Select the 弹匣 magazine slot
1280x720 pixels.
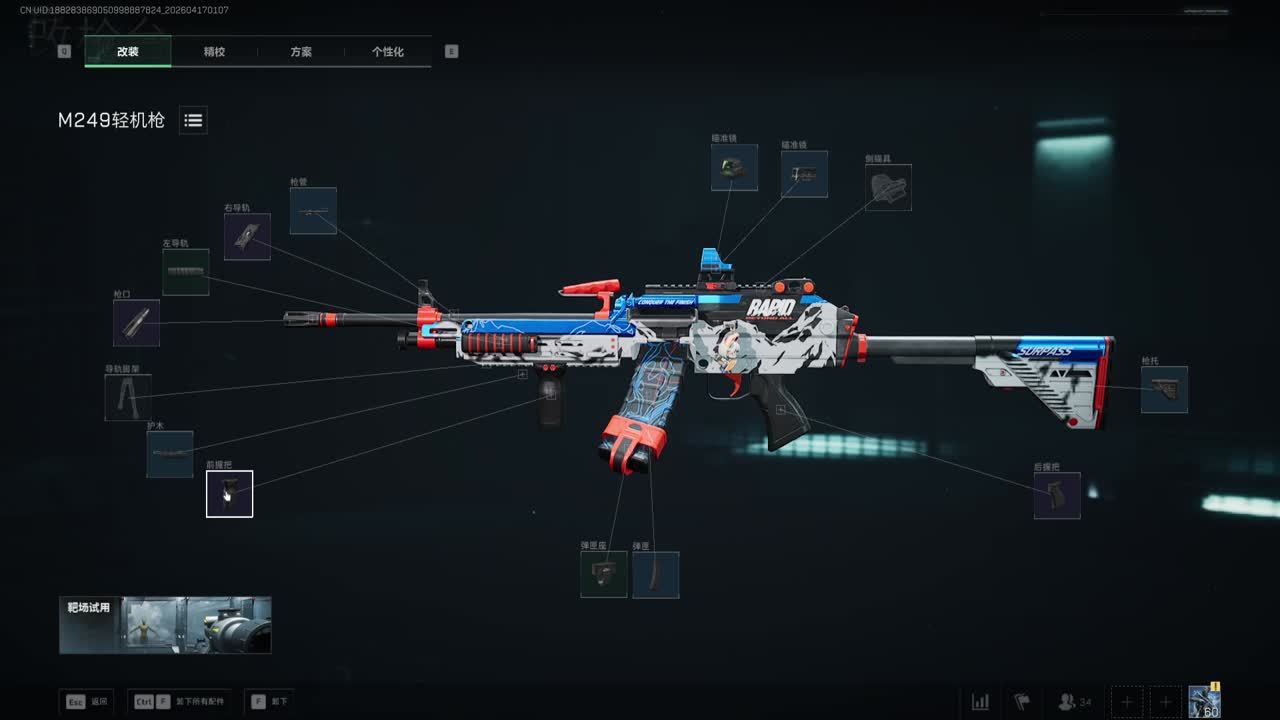655,575
